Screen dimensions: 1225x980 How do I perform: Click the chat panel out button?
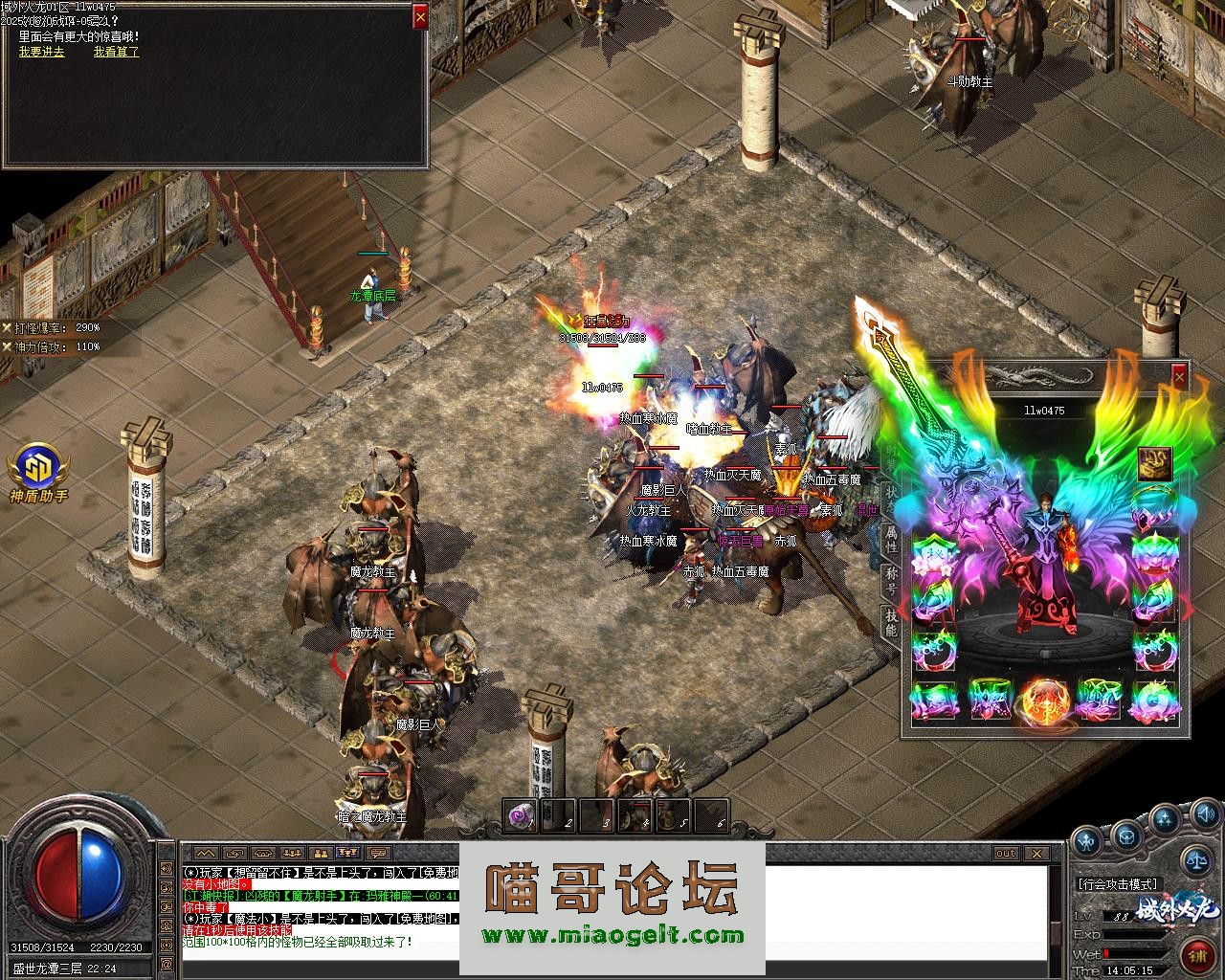[x=1005, y=853]
